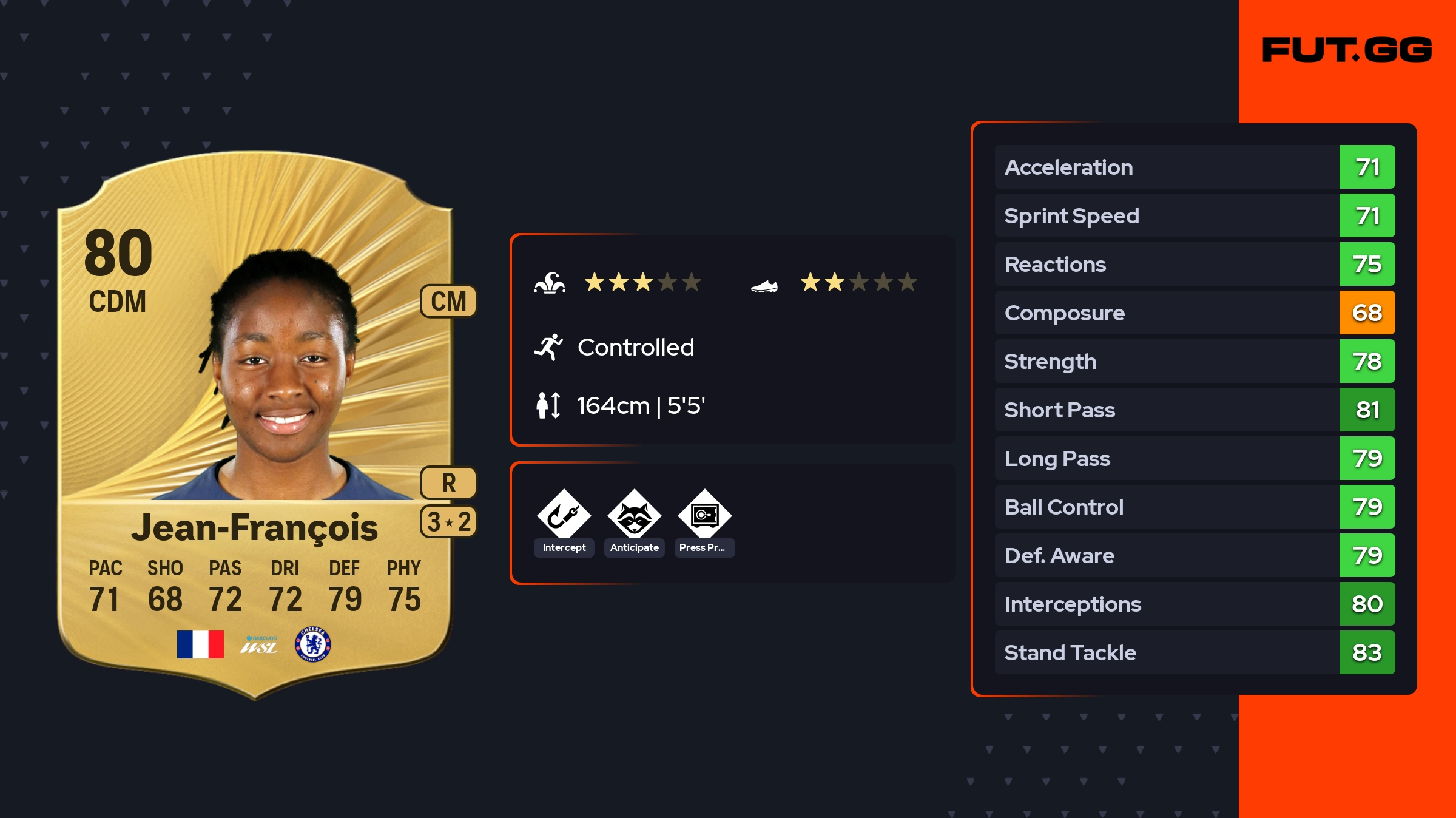Click the Acceleration stat row
Screen dimensions: 1456x818
[1194, 167]
